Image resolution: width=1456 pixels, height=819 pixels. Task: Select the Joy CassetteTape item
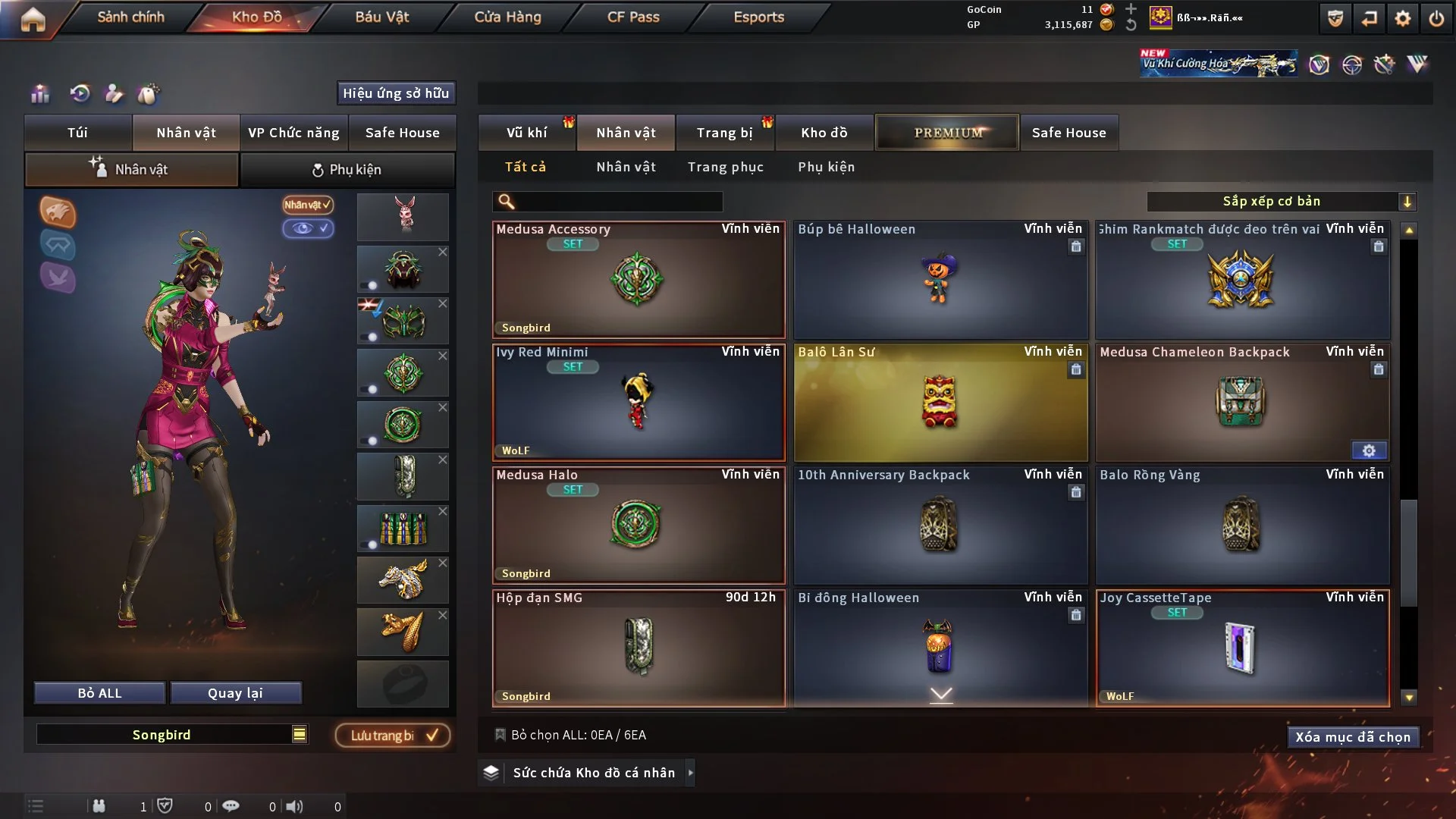pyautogui.click(x=1241, y=648)
